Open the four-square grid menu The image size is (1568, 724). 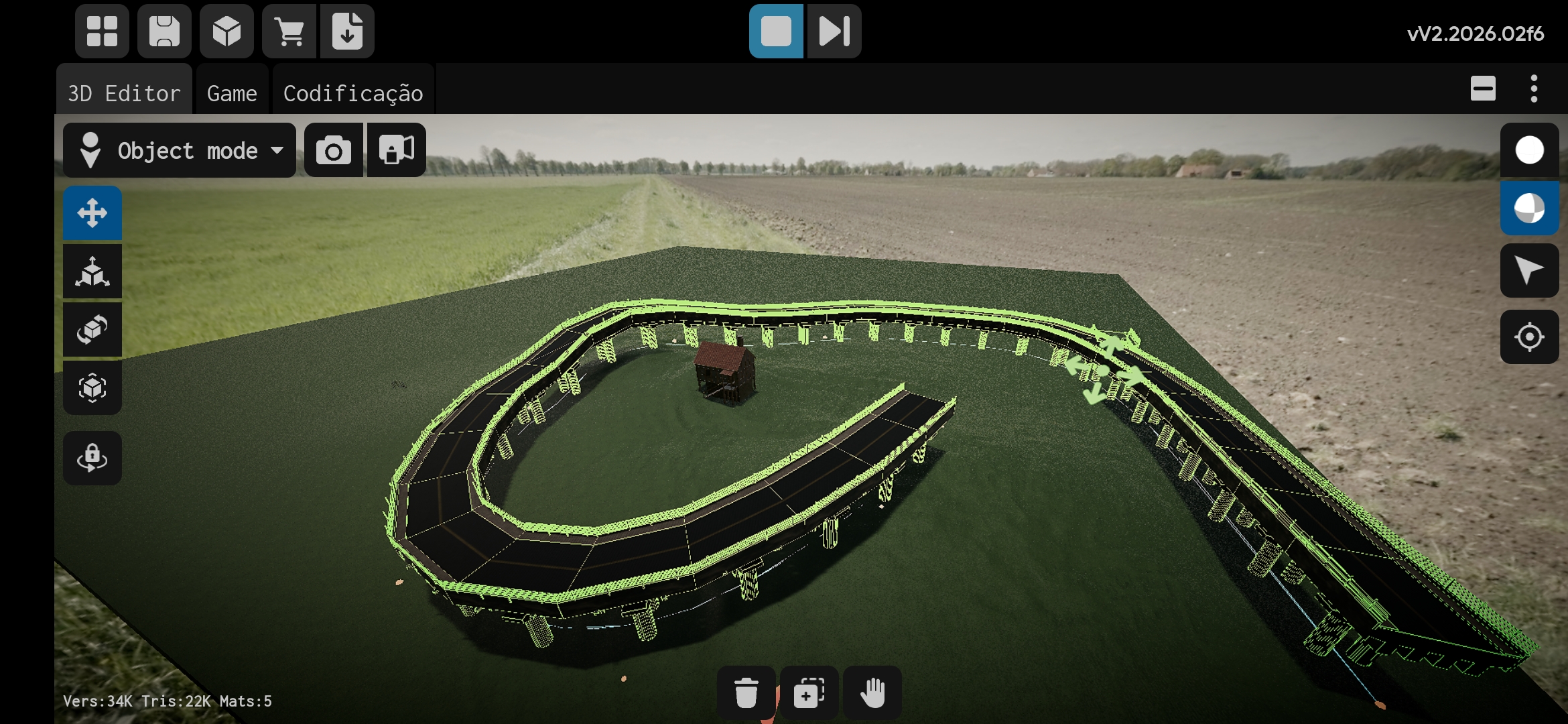[102, 31]
